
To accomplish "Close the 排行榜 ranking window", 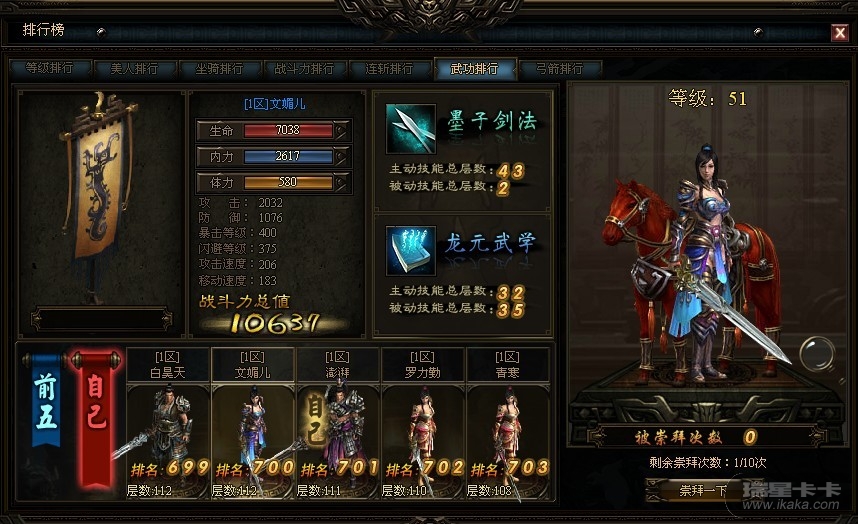I will click(839, 33).
